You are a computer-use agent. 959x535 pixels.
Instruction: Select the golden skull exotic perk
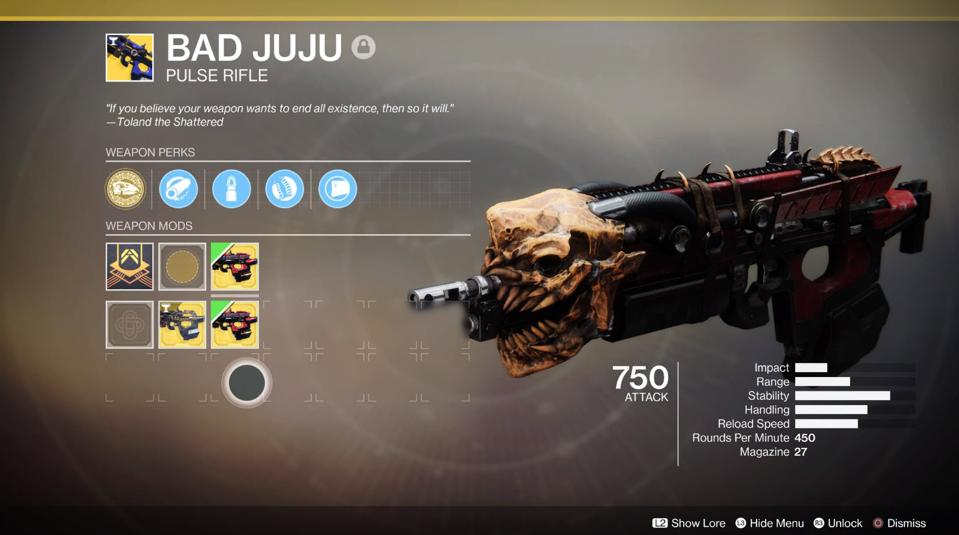point(125,189)
